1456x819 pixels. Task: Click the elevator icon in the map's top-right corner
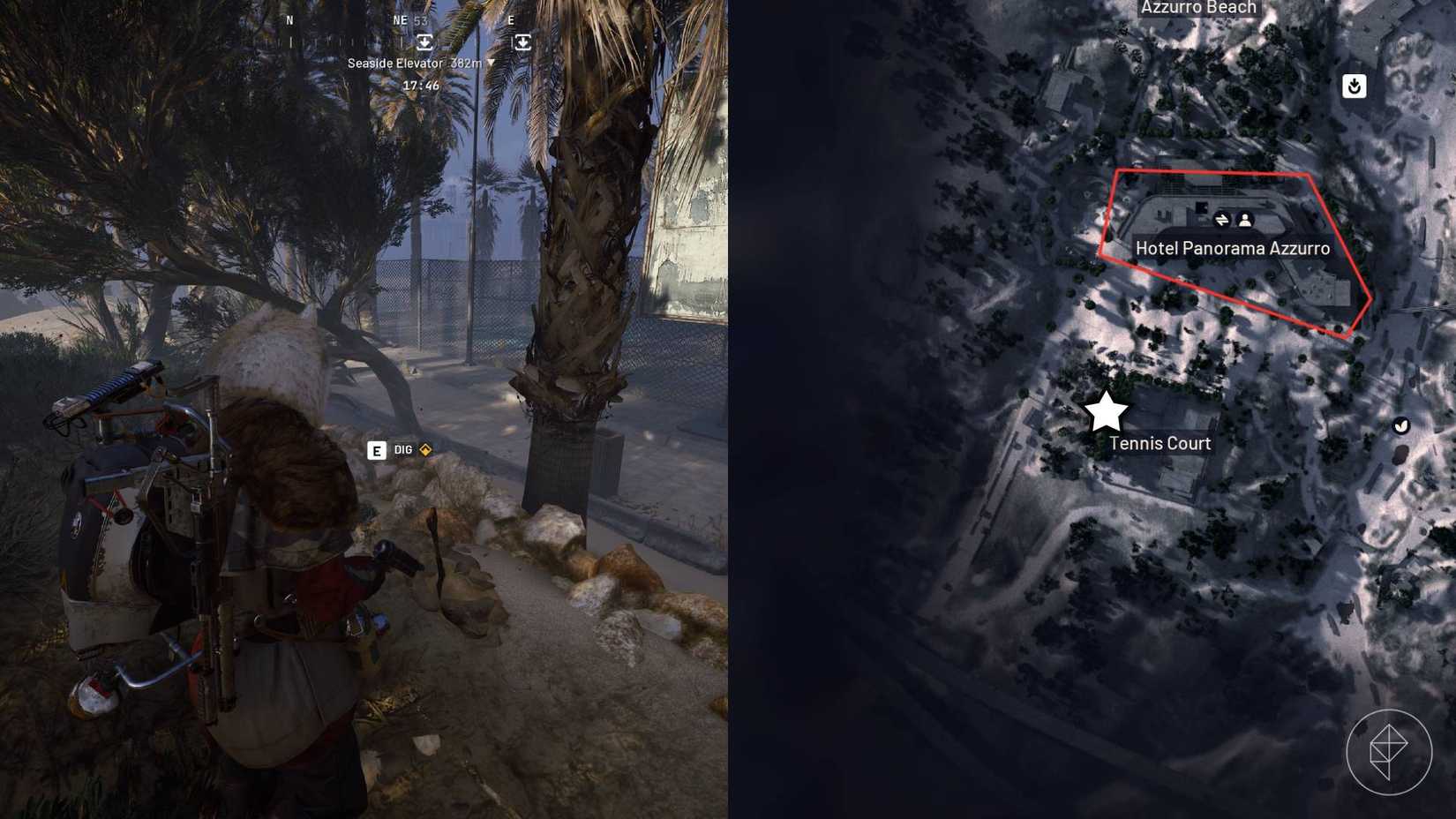point(1354,86)
